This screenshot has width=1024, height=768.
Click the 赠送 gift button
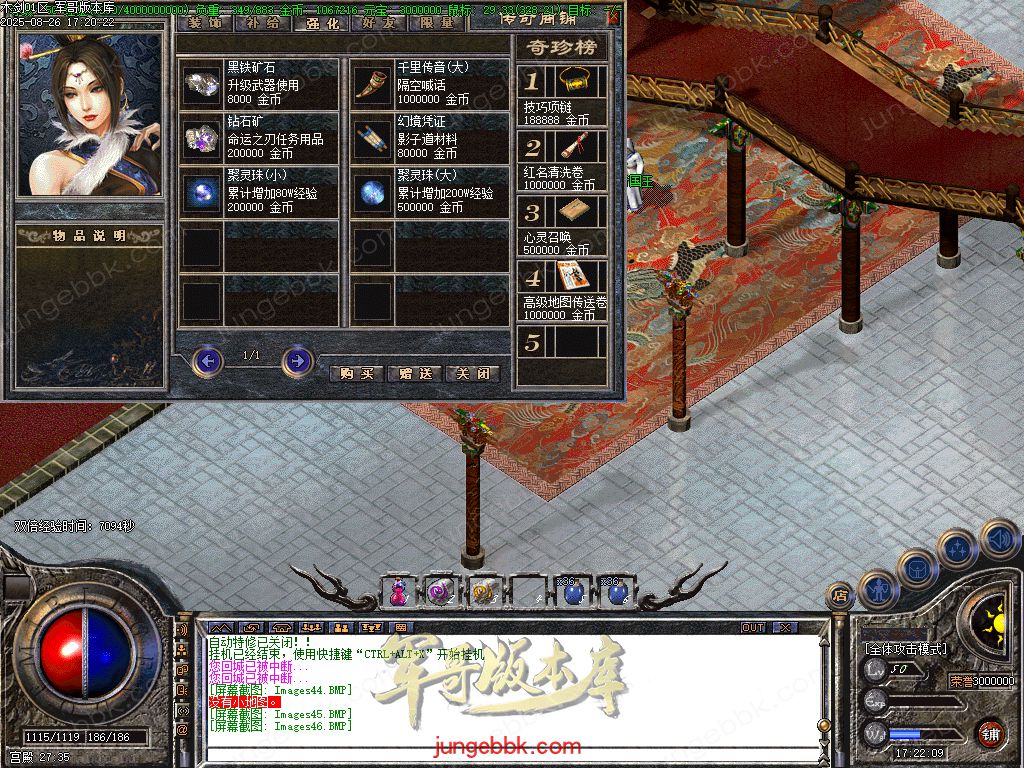(x=414, y=373)
